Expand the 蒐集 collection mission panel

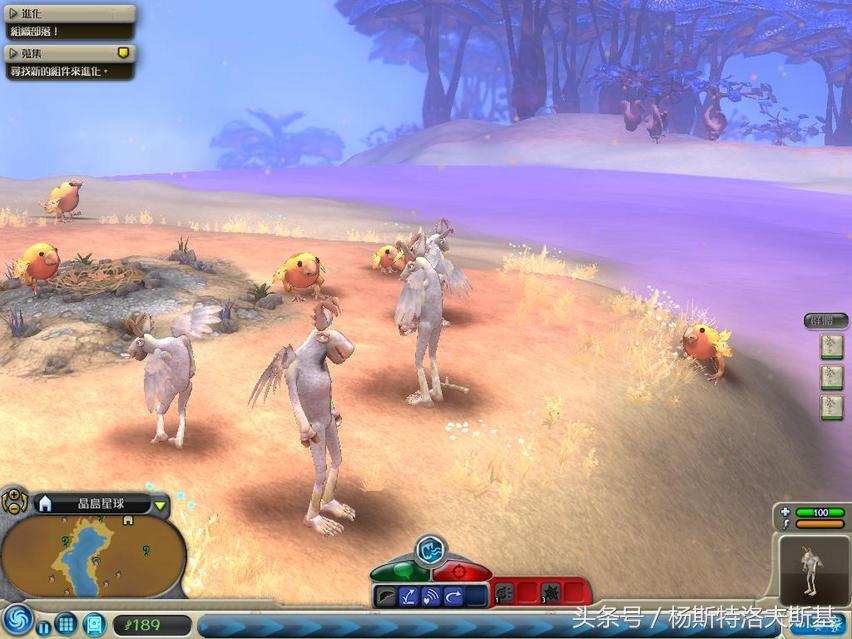14,52
